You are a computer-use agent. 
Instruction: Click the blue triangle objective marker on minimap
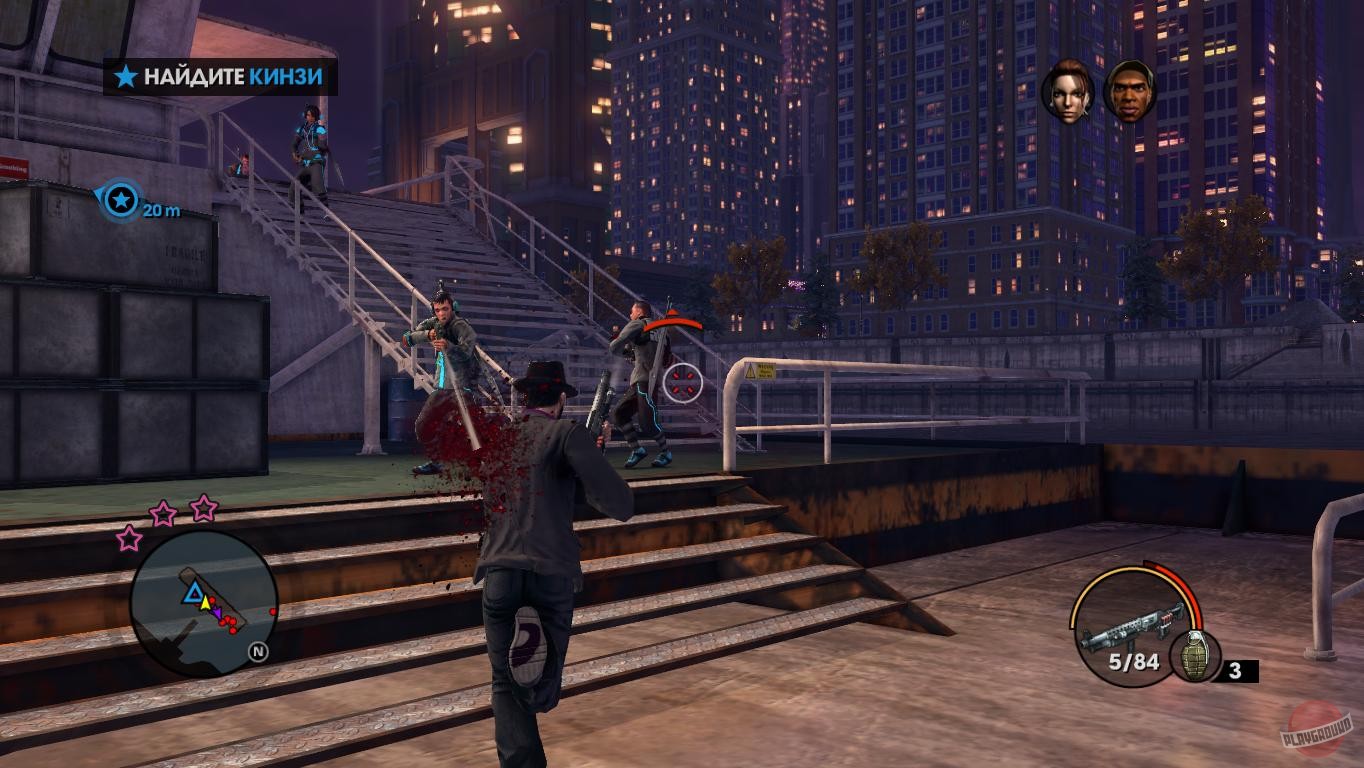point(193,593)
